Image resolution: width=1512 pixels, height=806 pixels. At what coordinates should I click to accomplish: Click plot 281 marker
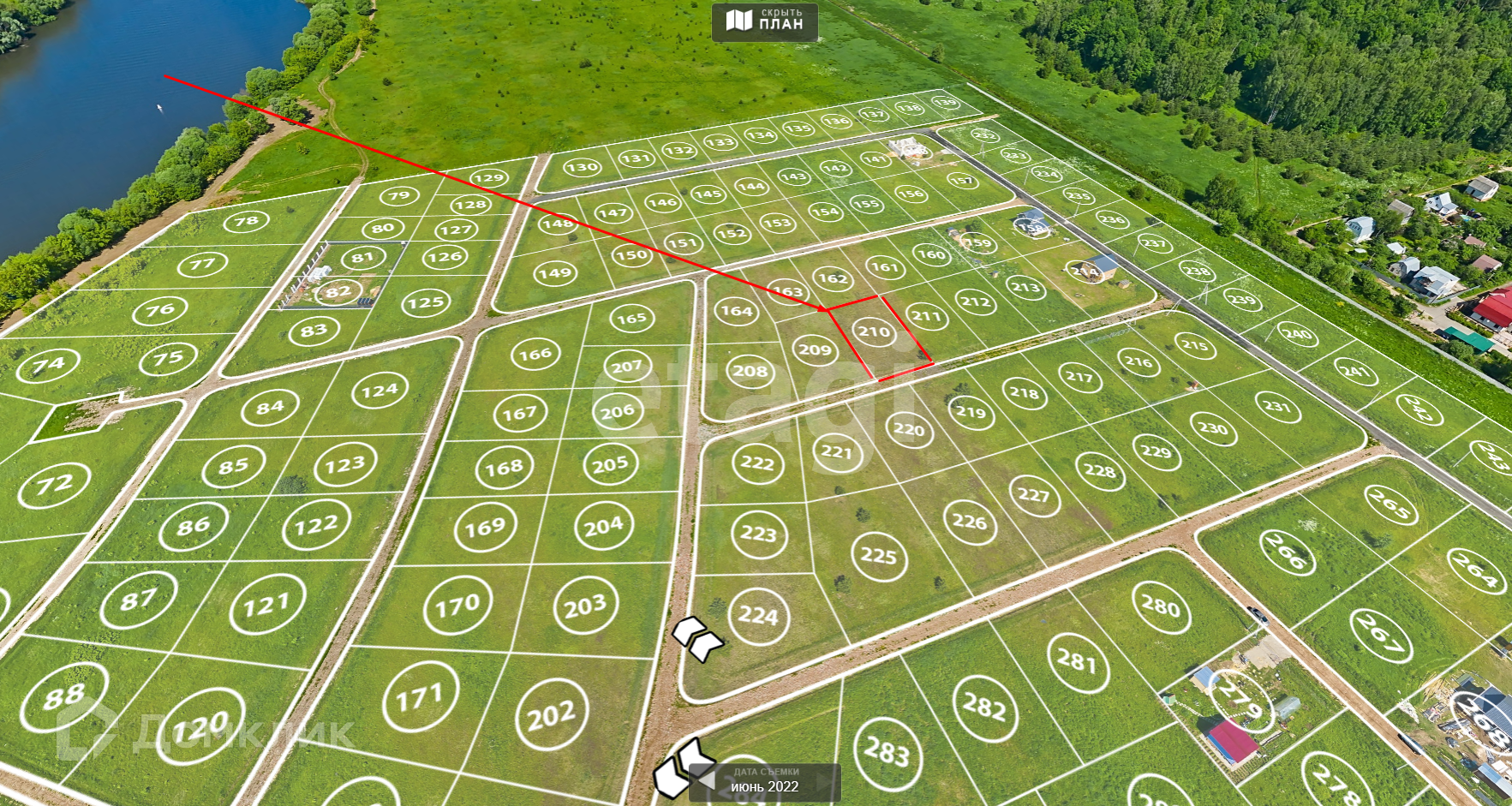[1077, 660]
